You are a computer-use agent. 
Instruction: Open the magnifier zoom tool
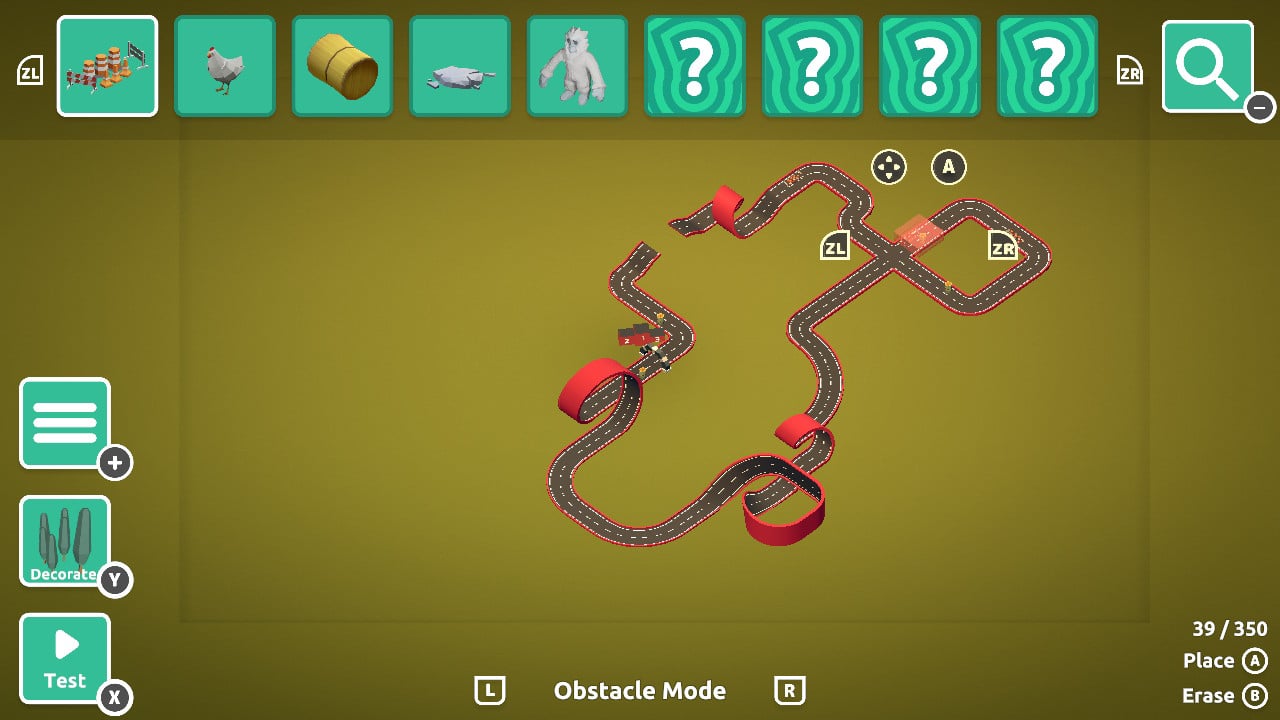(x=1207, y=66)
